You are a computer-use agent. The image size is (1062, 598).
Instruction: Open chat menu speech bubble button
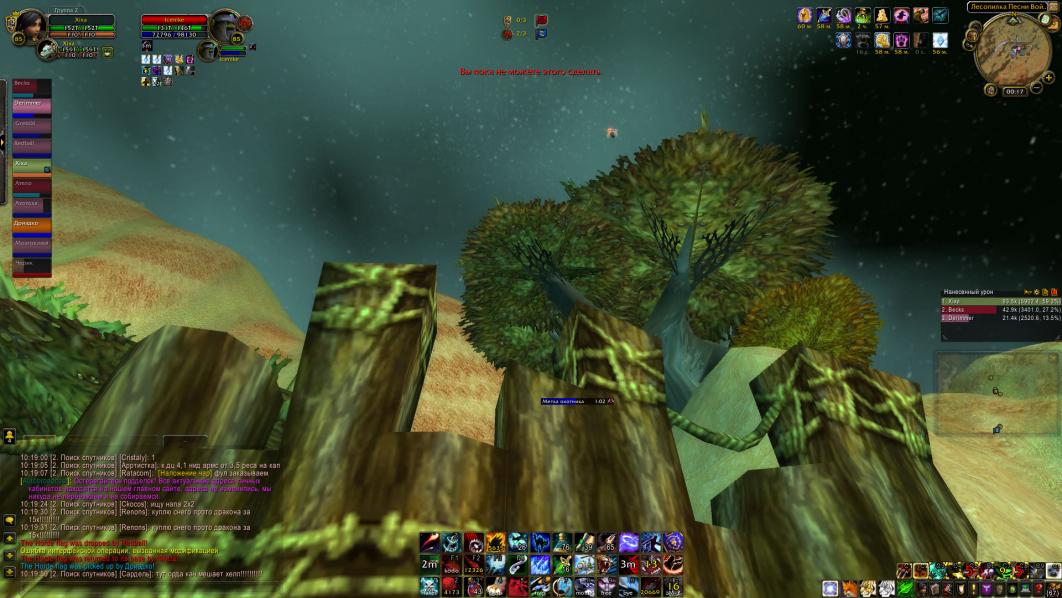pyautogui.click(x=9, y=521)
